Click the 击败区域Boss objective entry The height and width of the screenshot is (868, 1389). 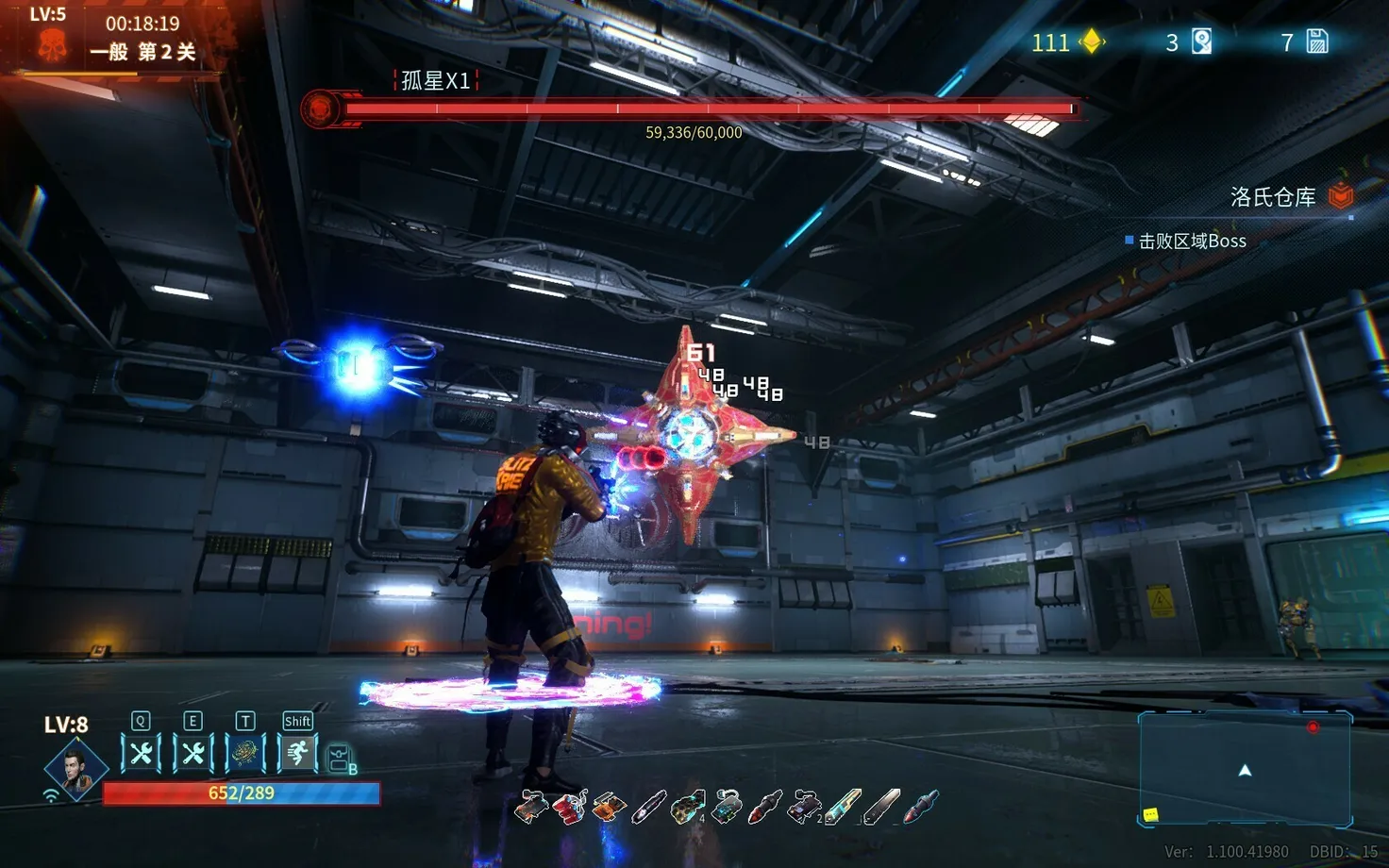(1192, 242)
